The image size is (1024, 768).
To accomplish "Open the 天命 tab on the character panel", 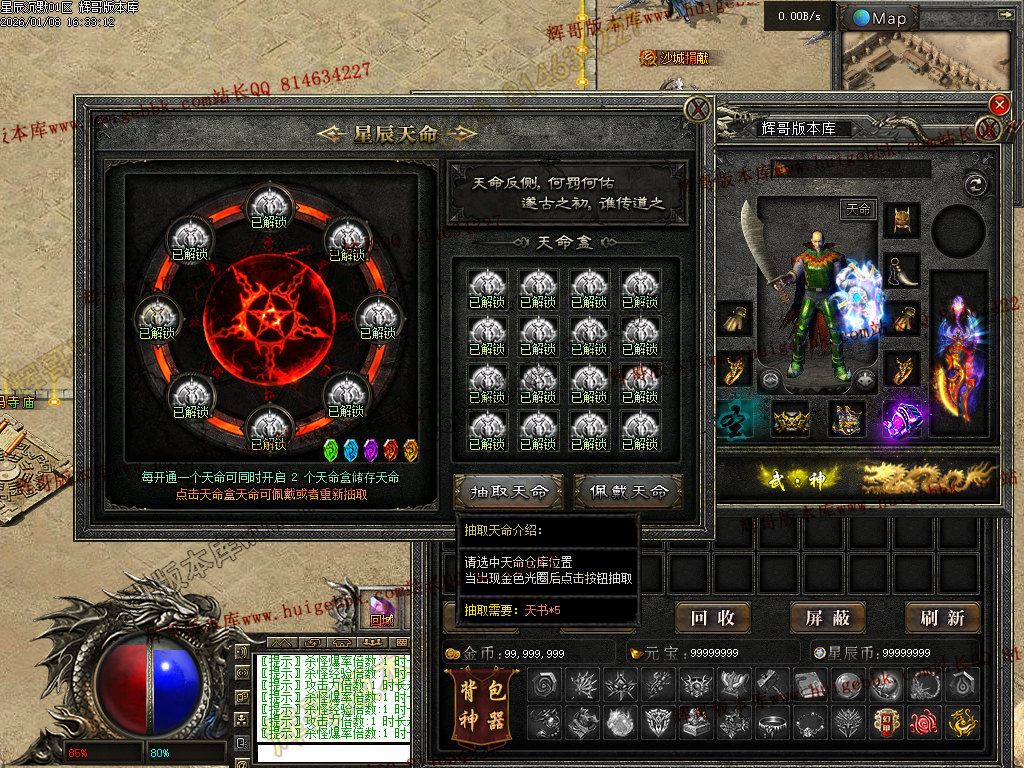I will pos(859,209).
